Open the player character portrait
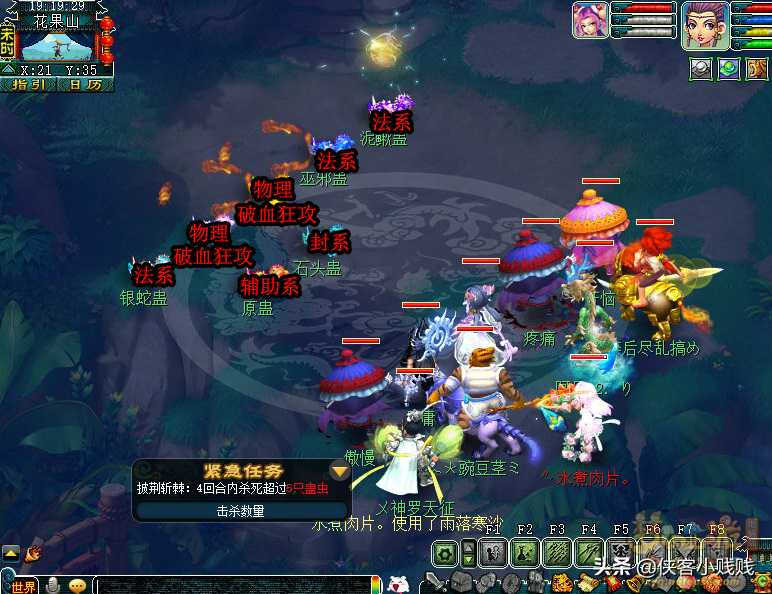The image size is (772, 594). coord(704,24)
